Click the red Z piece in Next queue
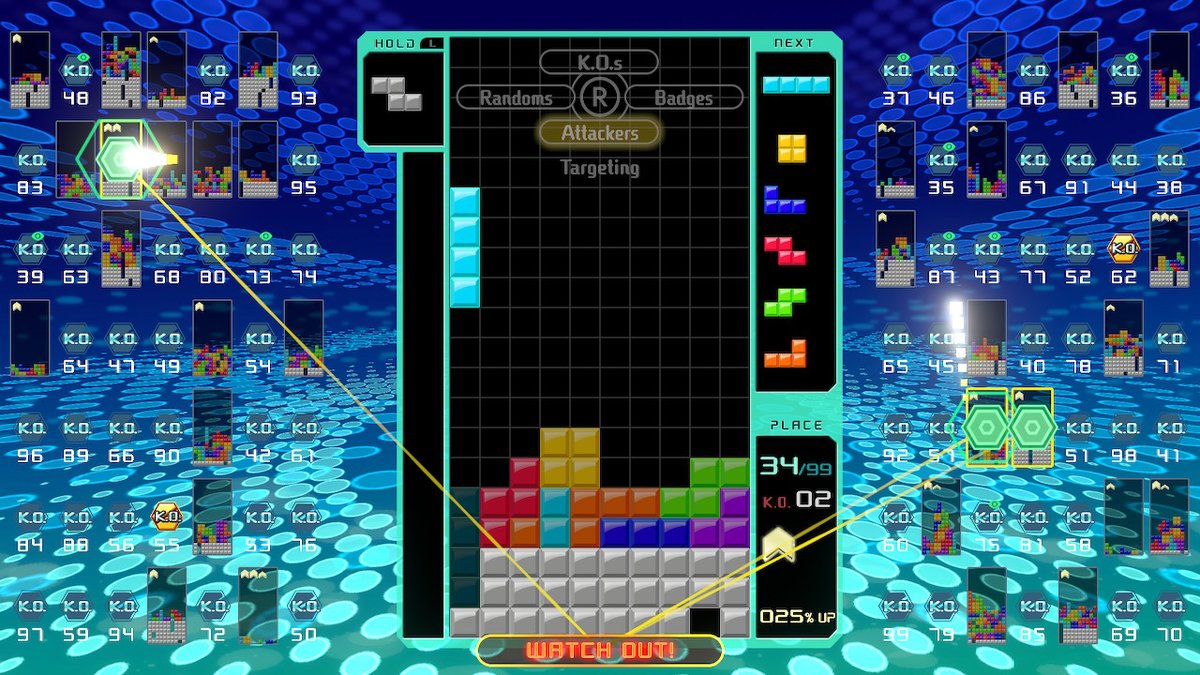Image resolution: width=1200 pixels, height=675 pixels. coord(786,250)
